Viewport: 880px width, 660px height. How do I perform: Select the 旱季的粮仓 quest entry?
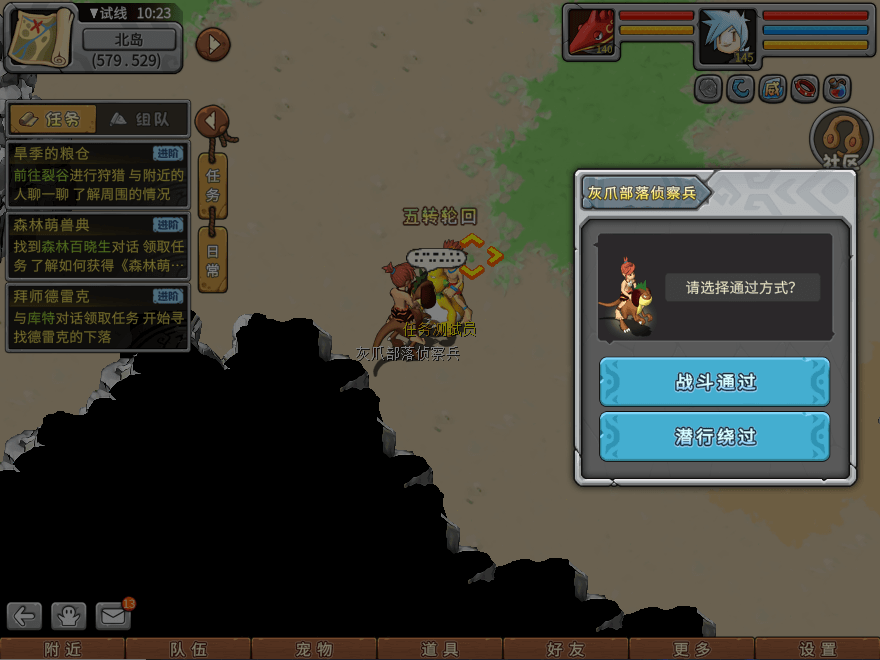click(97, 174)
